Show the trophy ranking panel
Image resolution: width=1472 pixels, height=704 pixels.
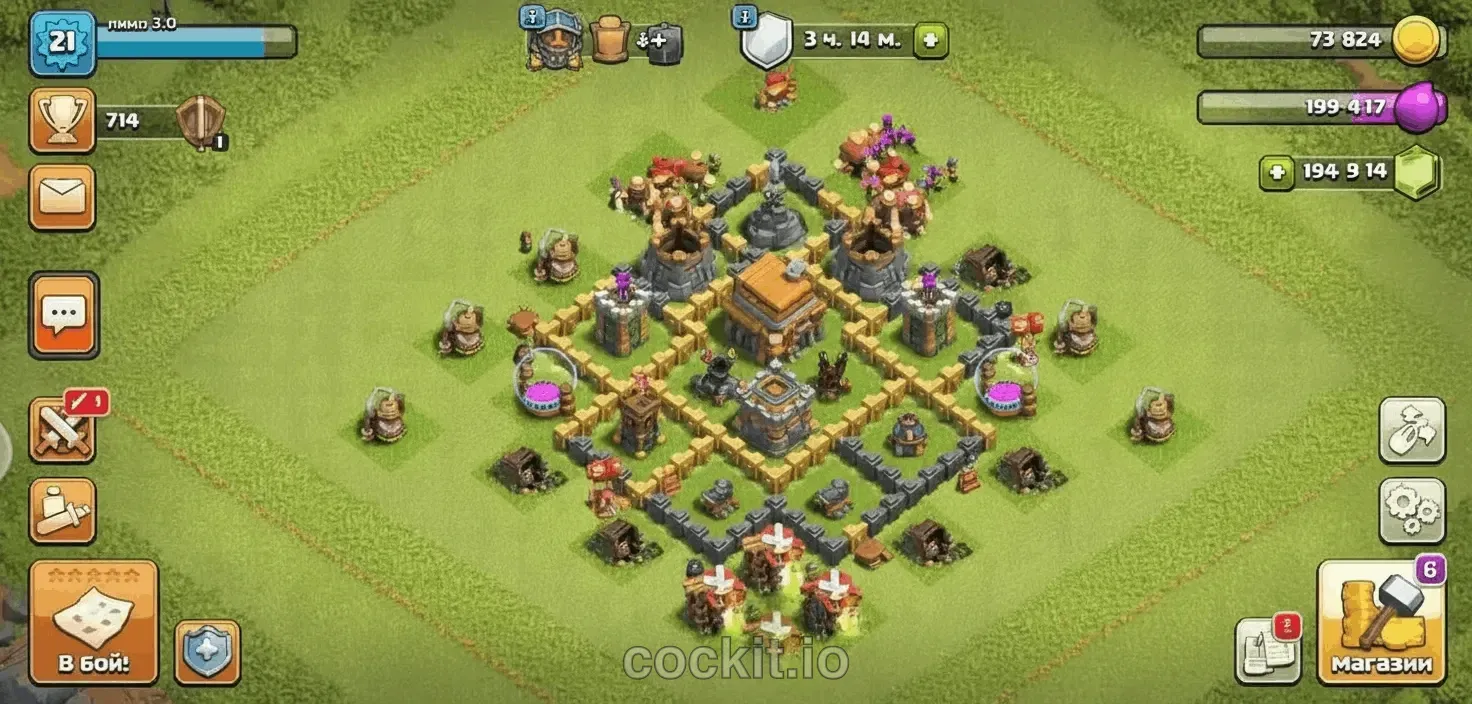pos(62,121)
